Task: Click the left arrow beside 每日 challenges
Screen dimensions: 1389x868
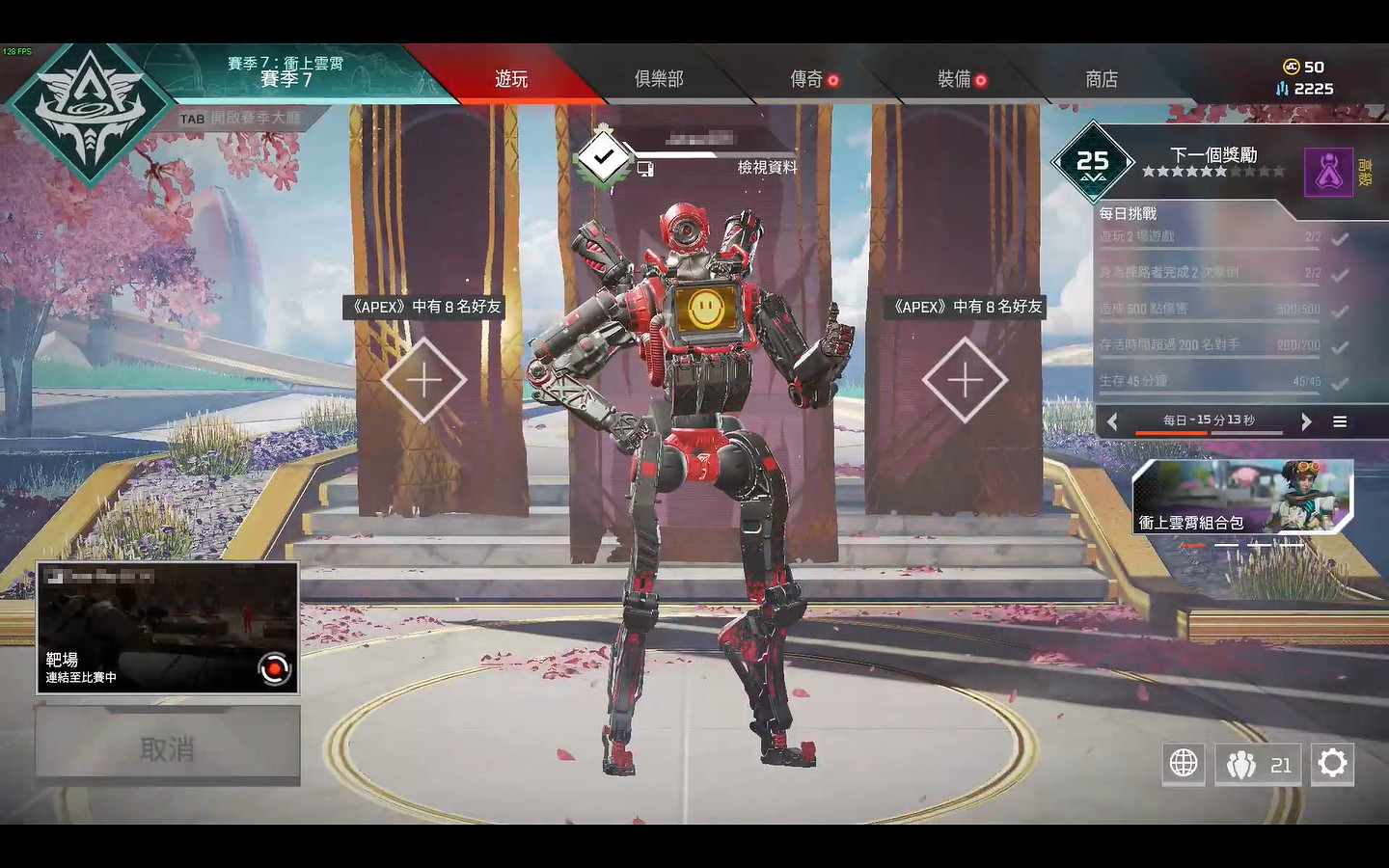Action: click(1112, 421)
